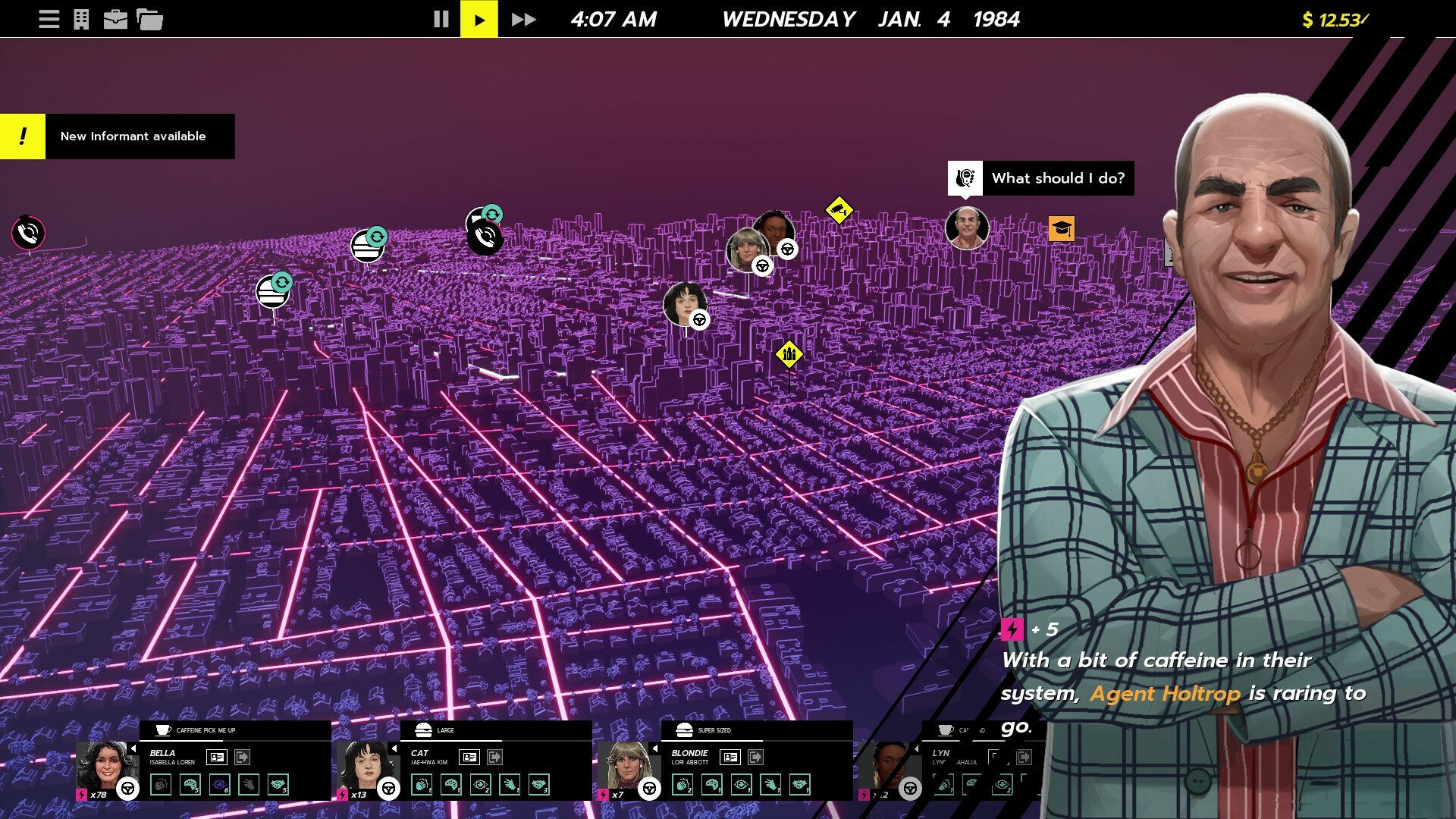This screenshot has height=819, width=1456.
Task: Open the hamburger menu in the top-left
Action: click(49, 19)
